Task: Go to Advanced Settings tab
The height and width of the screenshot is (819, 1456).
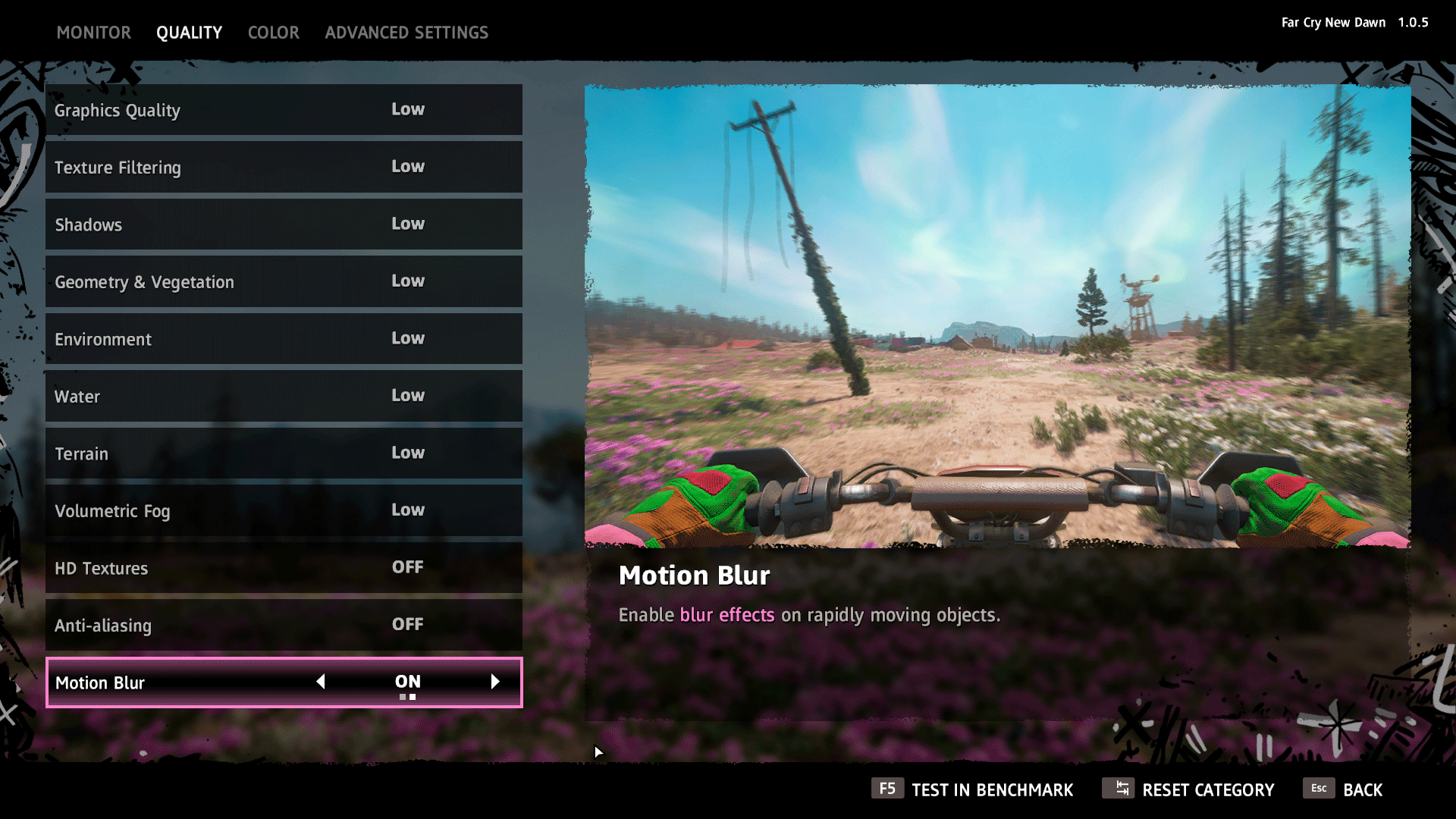Action: pos(406,33)
